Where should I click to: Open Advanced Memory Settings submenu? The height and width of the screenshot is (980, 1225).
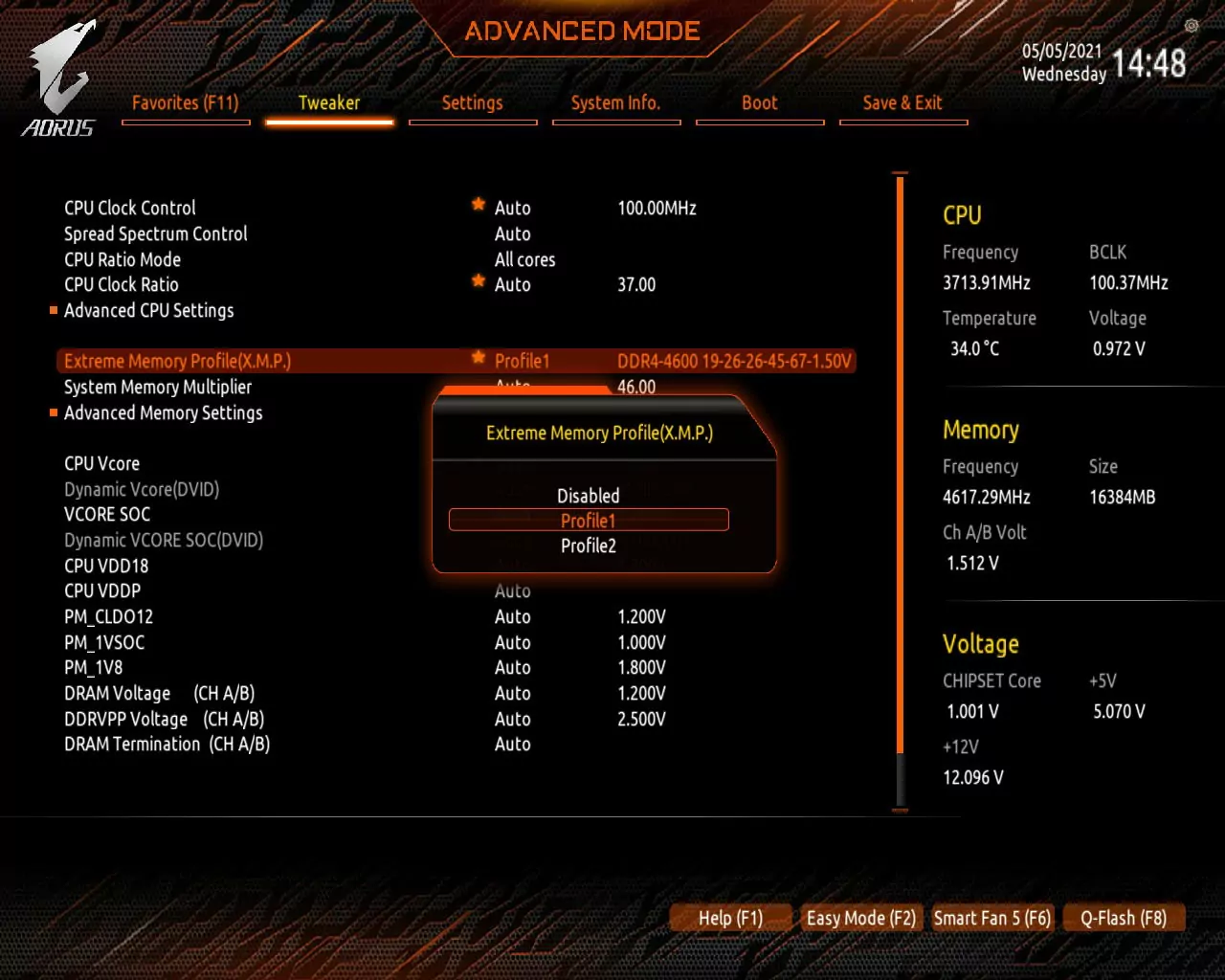tap(163, 412)
